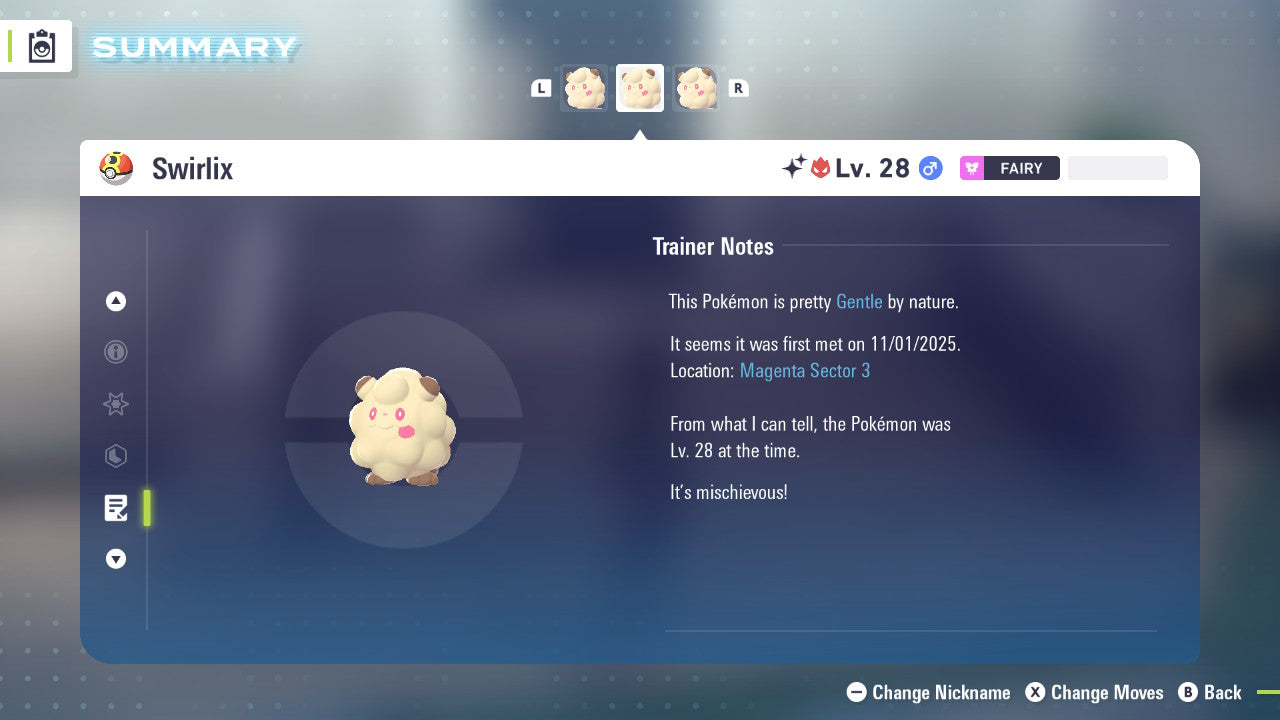Open the moves page shield icon
1280x720 pixels.
tap(116, 456)
